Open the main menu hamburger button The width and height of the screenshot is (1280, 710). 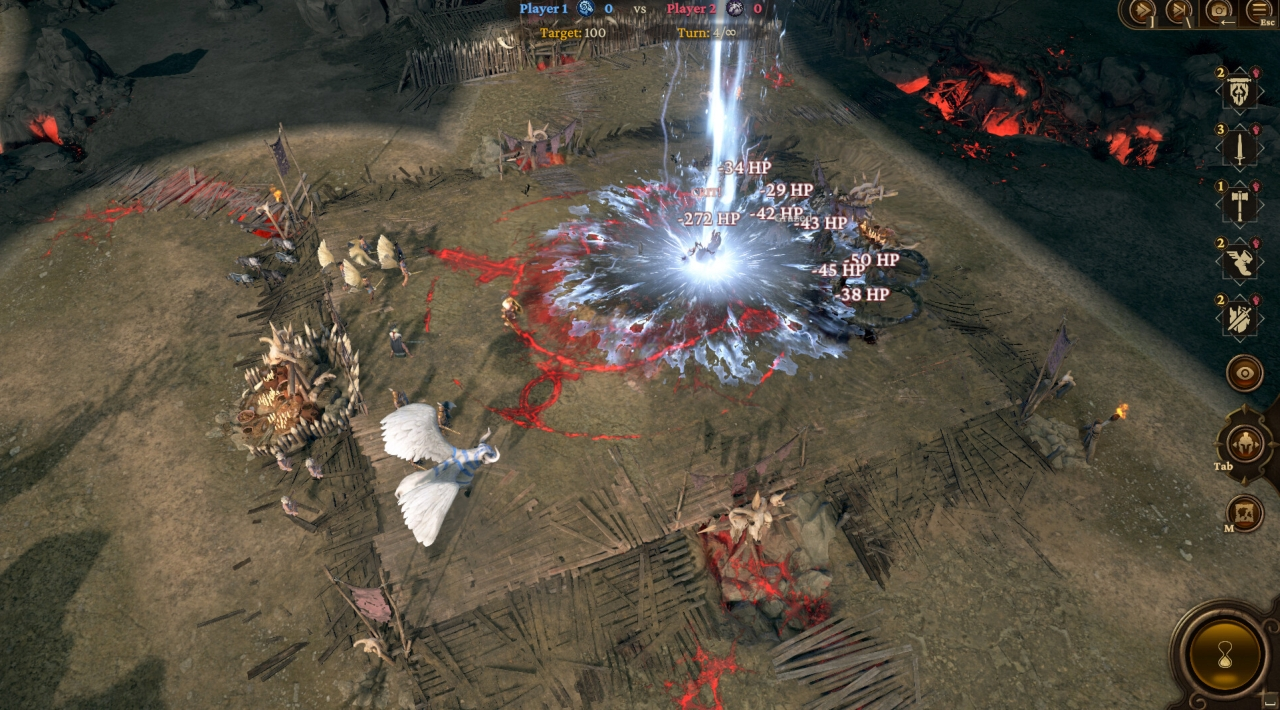pos(1258,11)
